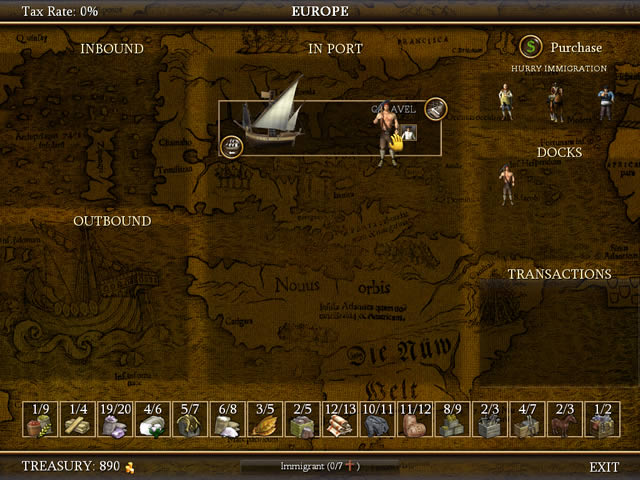The width and height of the screenshot is (640, 480).
Task: Click the round icon at the Caravel box's top-right corner
Action: coord(435,109)
